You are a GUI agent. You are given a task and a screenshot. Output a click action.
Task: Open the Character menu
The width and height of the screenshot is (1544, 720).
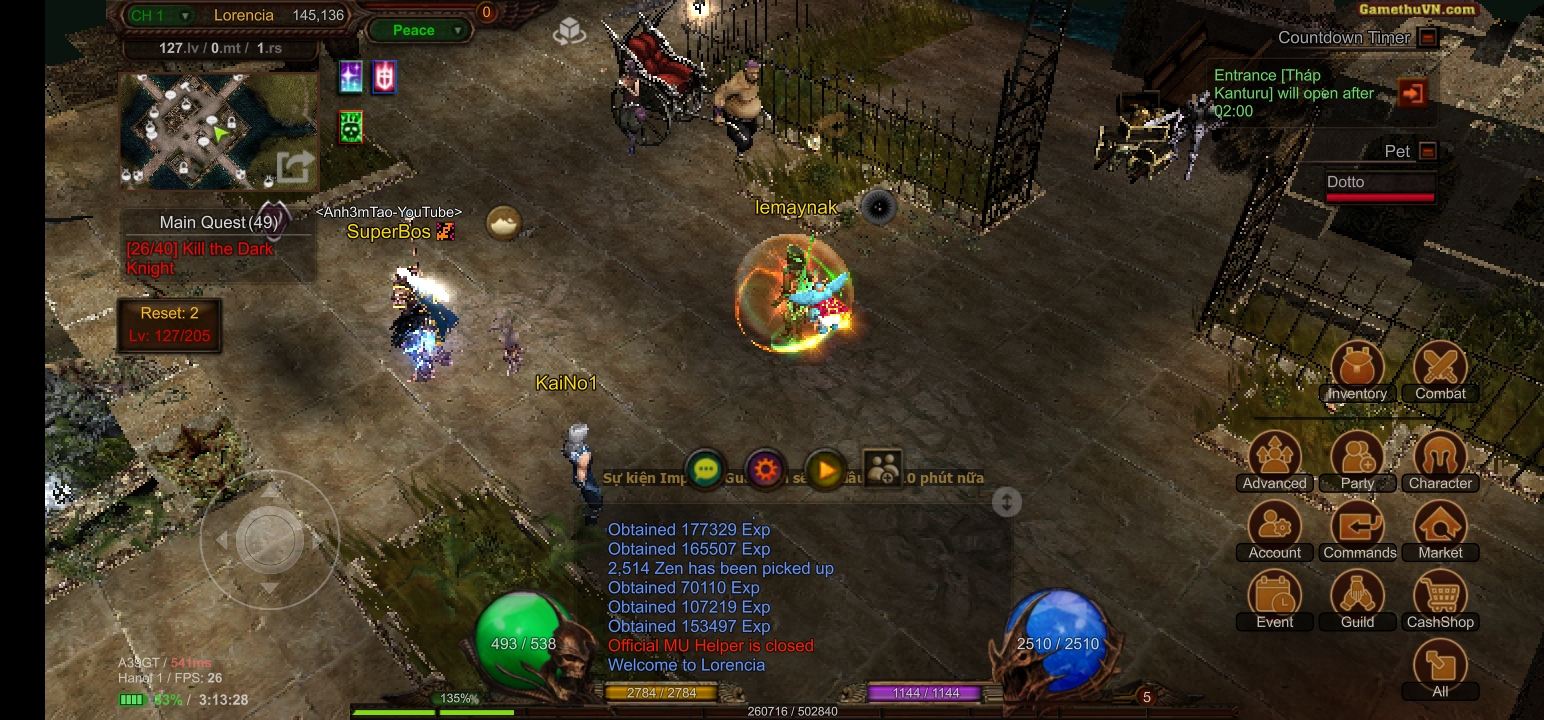[x=1440, y=460]
